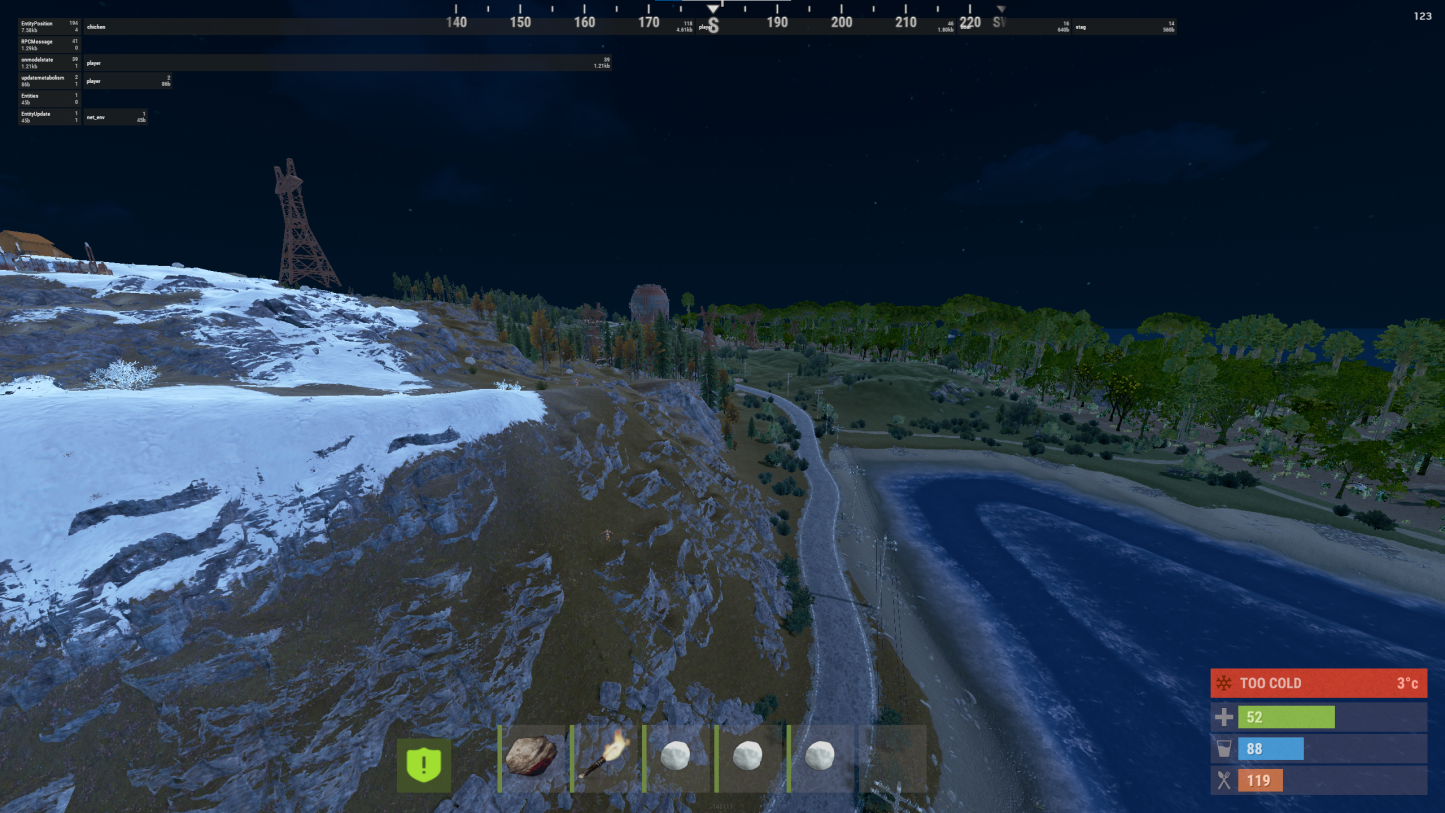This screenshot has height=813, width=1445.
Task: Click the green shield alert icon
Action: (423, 764)
